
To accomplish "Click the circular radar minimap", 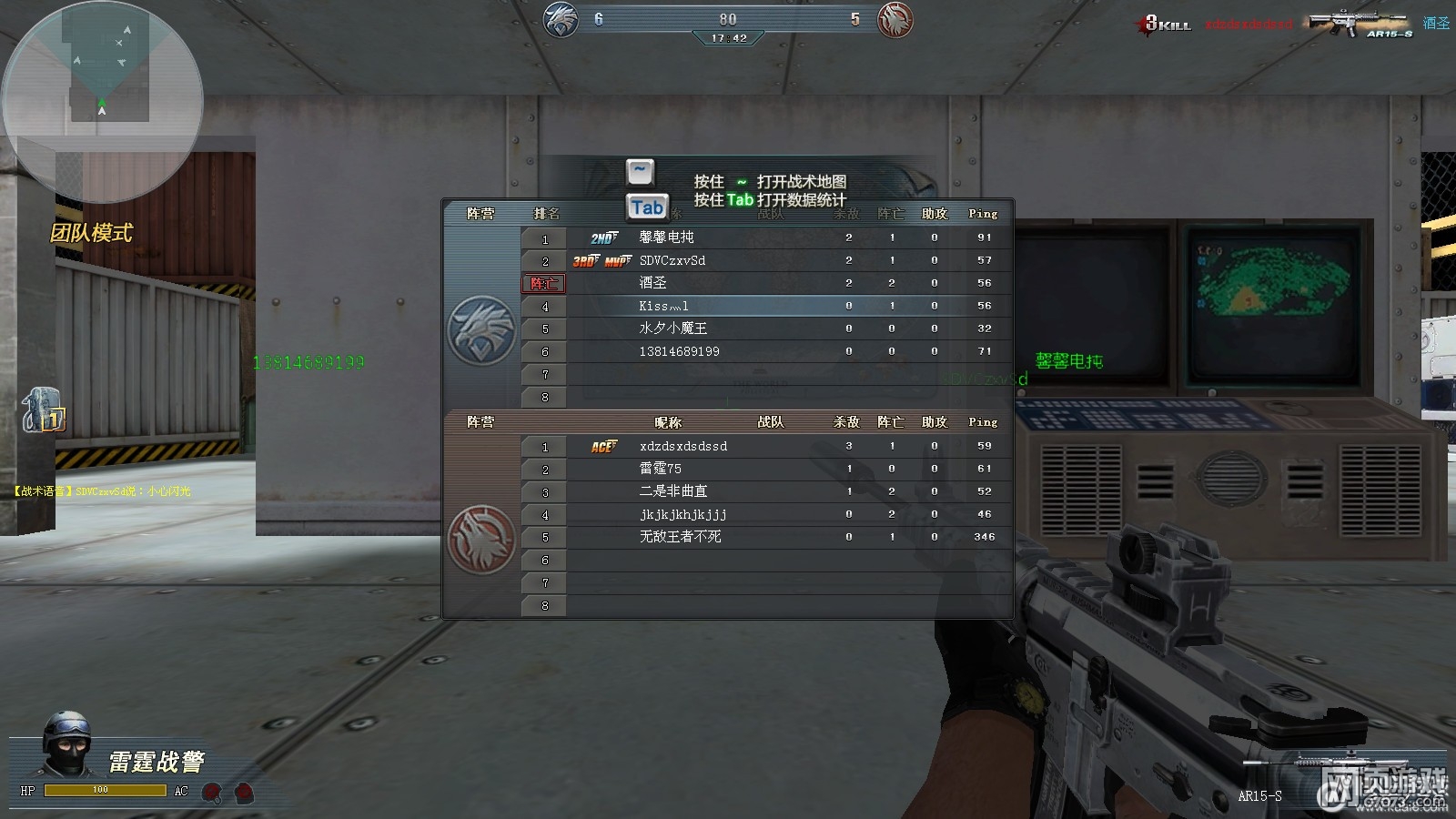I will [x=102, y=102].
